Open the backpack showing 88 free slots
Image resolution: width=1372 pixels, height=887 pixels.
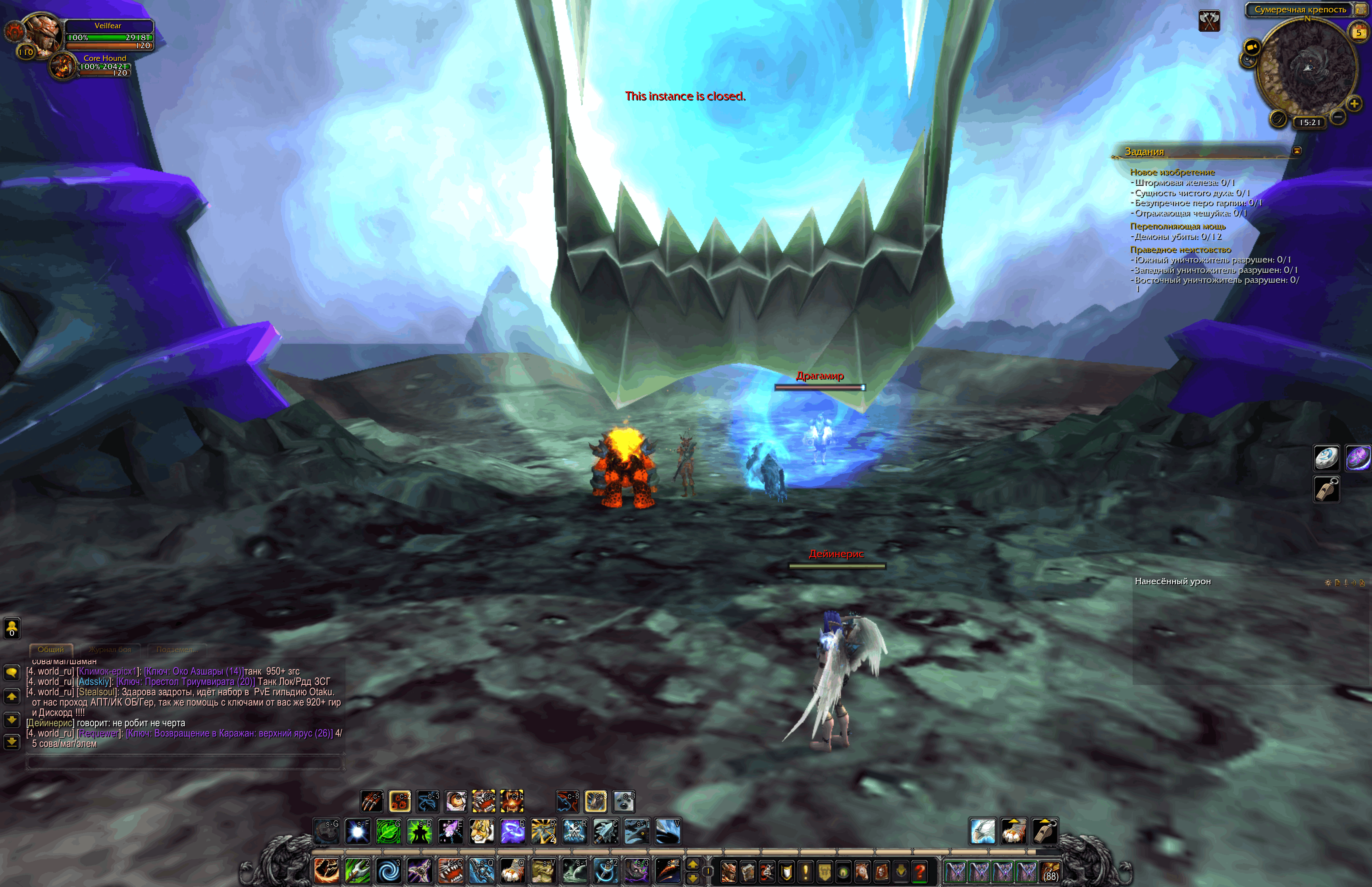coord(1051,871)
